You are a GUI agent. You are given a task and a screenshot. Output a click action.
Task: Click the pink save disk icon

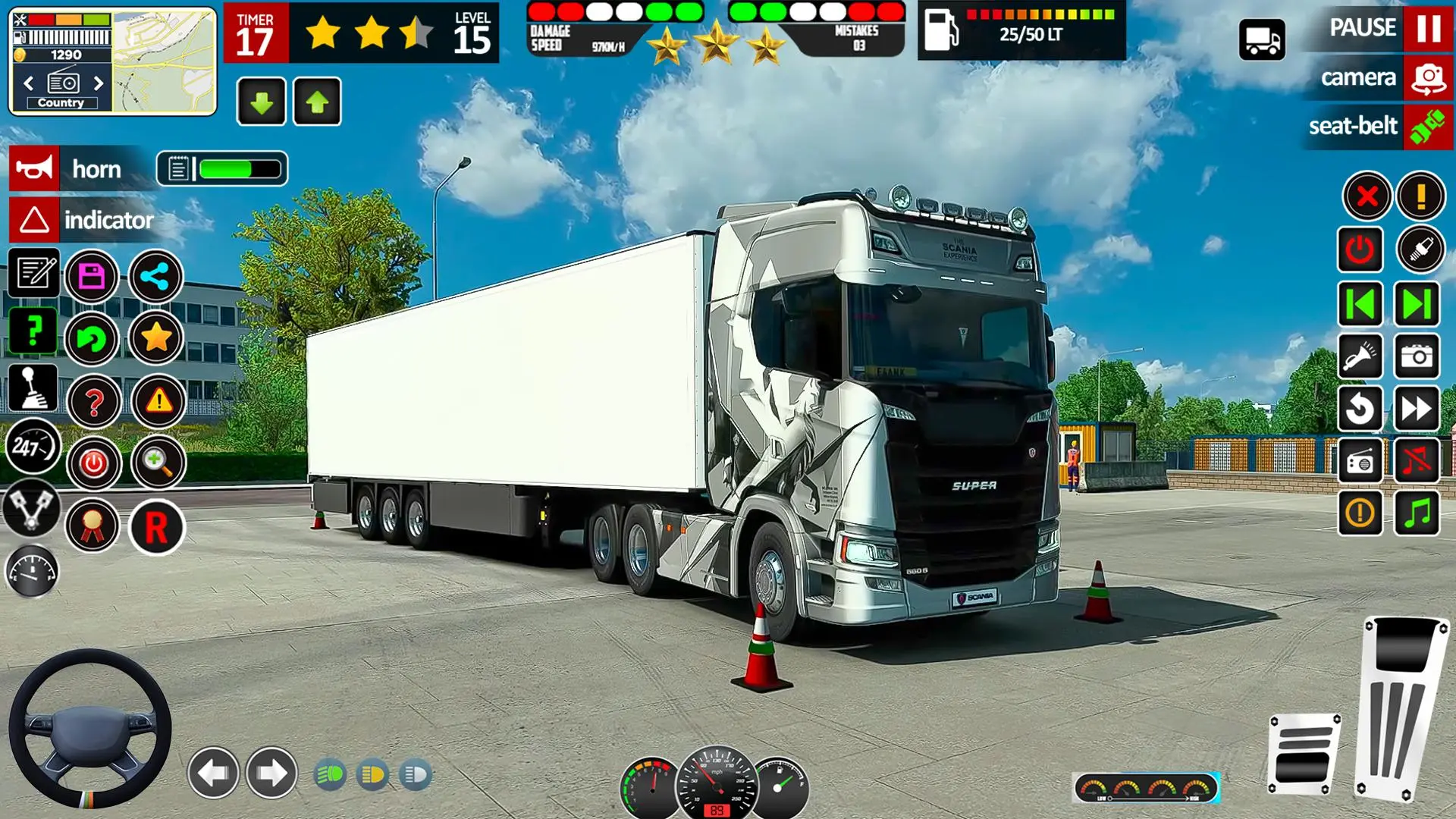point(92,276)
